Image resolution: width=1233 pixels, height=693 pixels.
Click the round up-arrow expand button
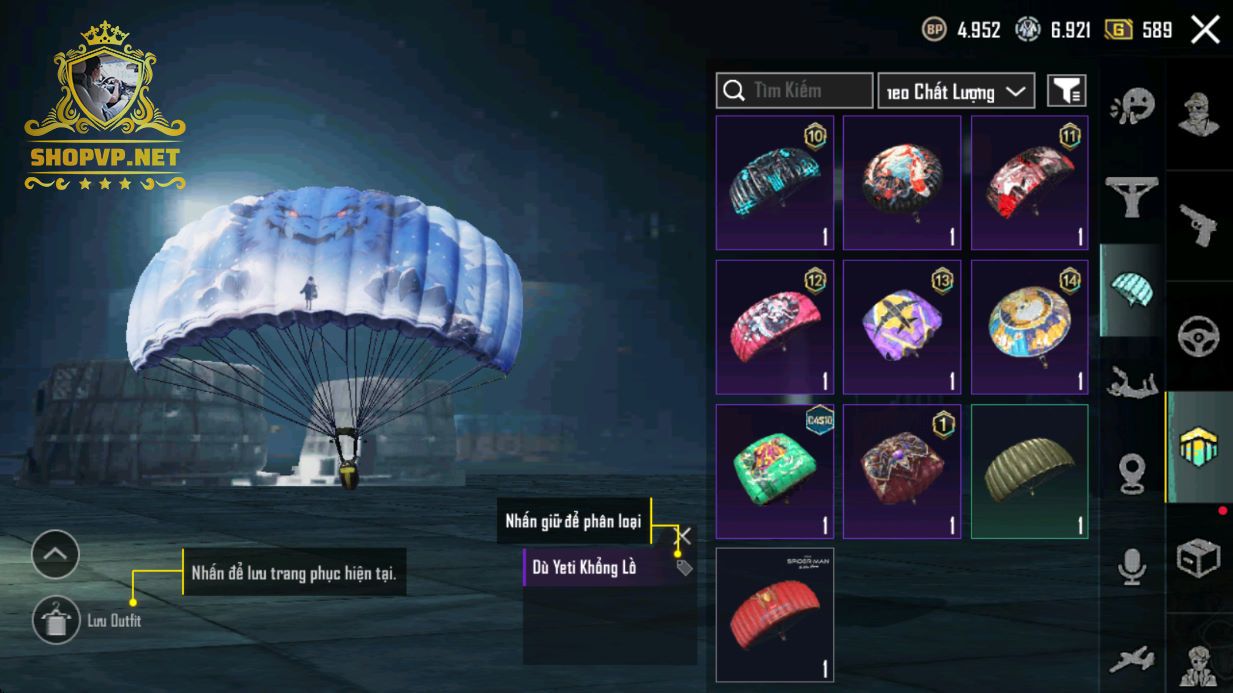point(55,553)
